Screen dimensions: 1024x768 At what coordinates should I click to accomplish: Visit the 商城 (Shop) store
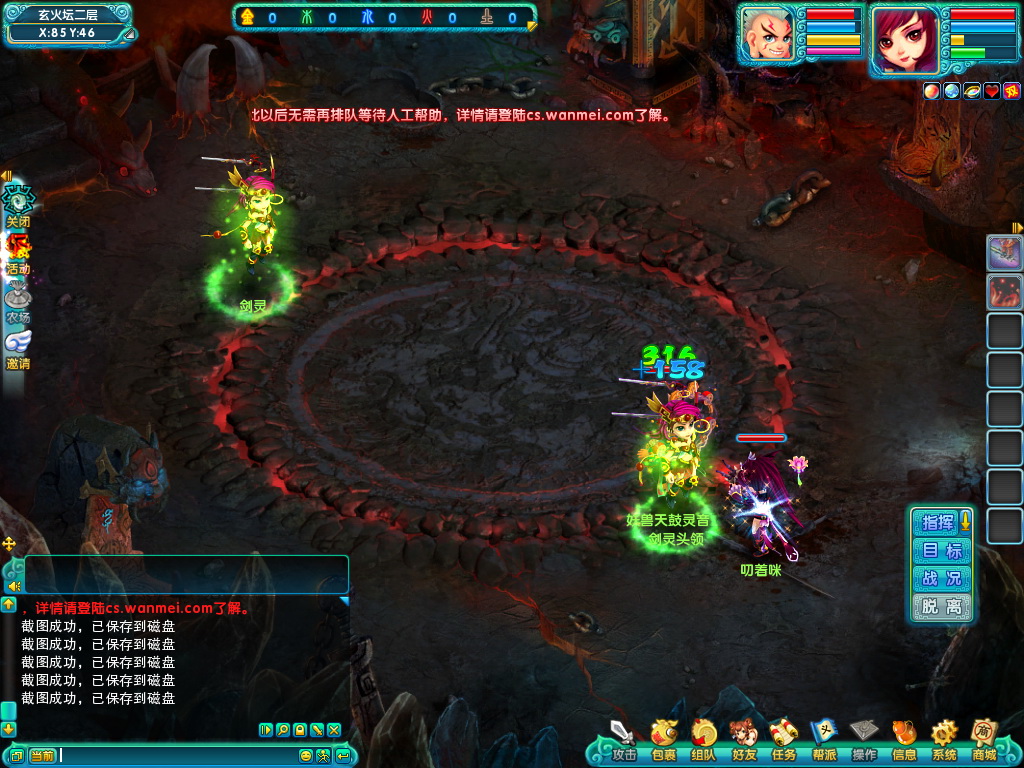(984, 738)
